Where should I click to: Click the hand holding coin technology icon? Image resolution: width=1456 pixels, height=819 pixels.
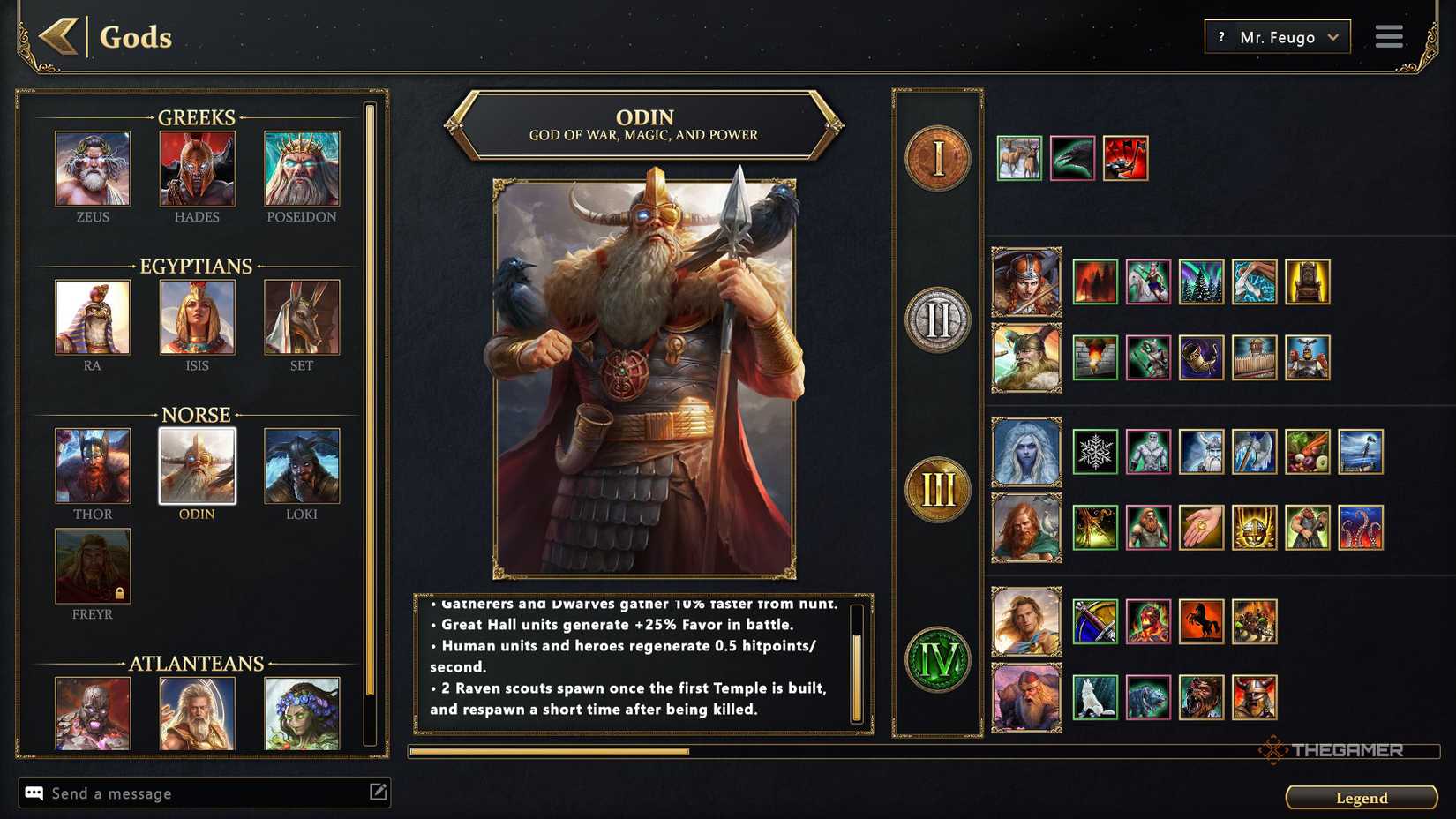[x=1201, y=528]
